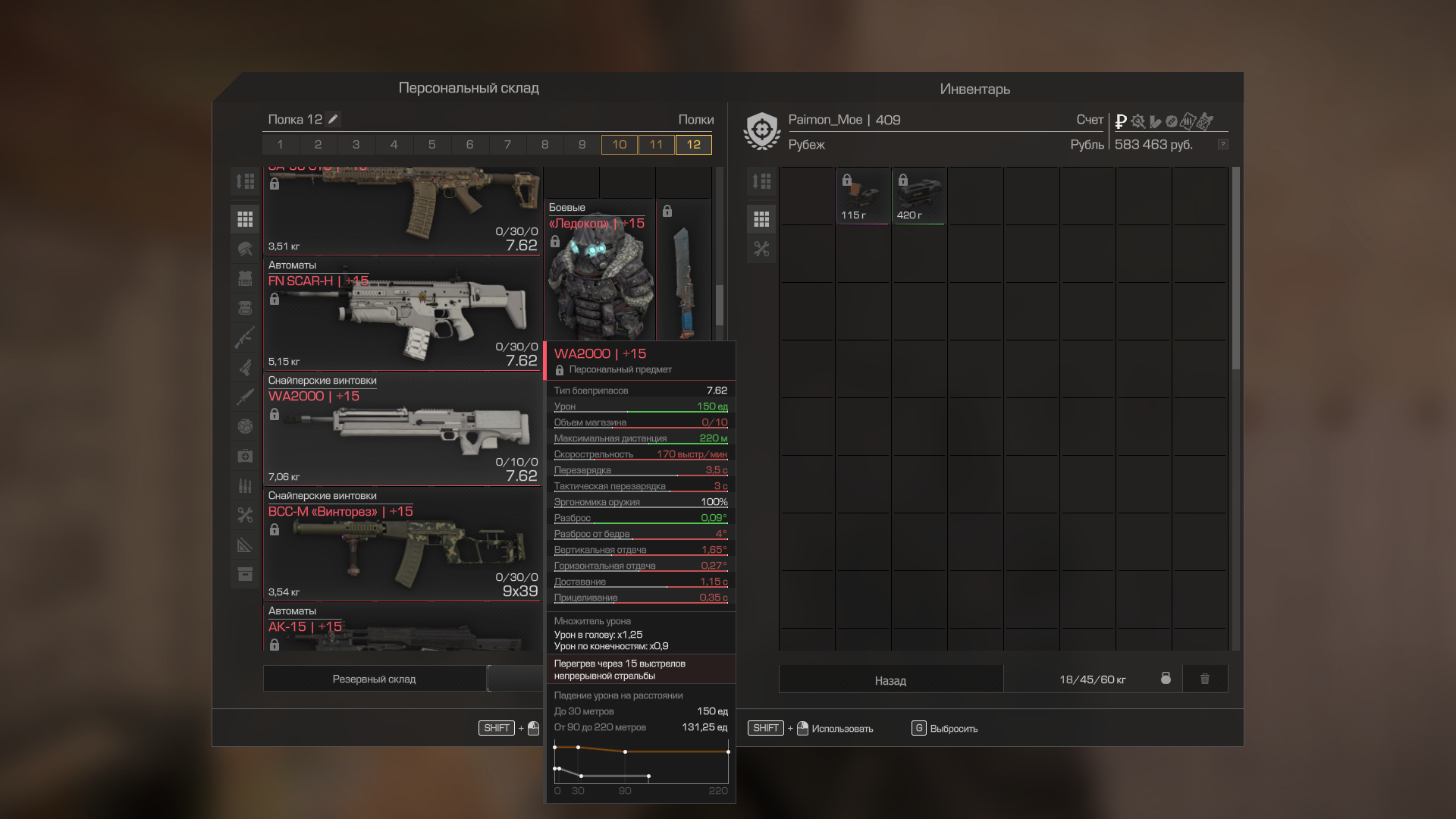The image size is (1456, 819).
Task: Choose the ВСС-М «Винторез» rifle
Action: tap(402, 545)
